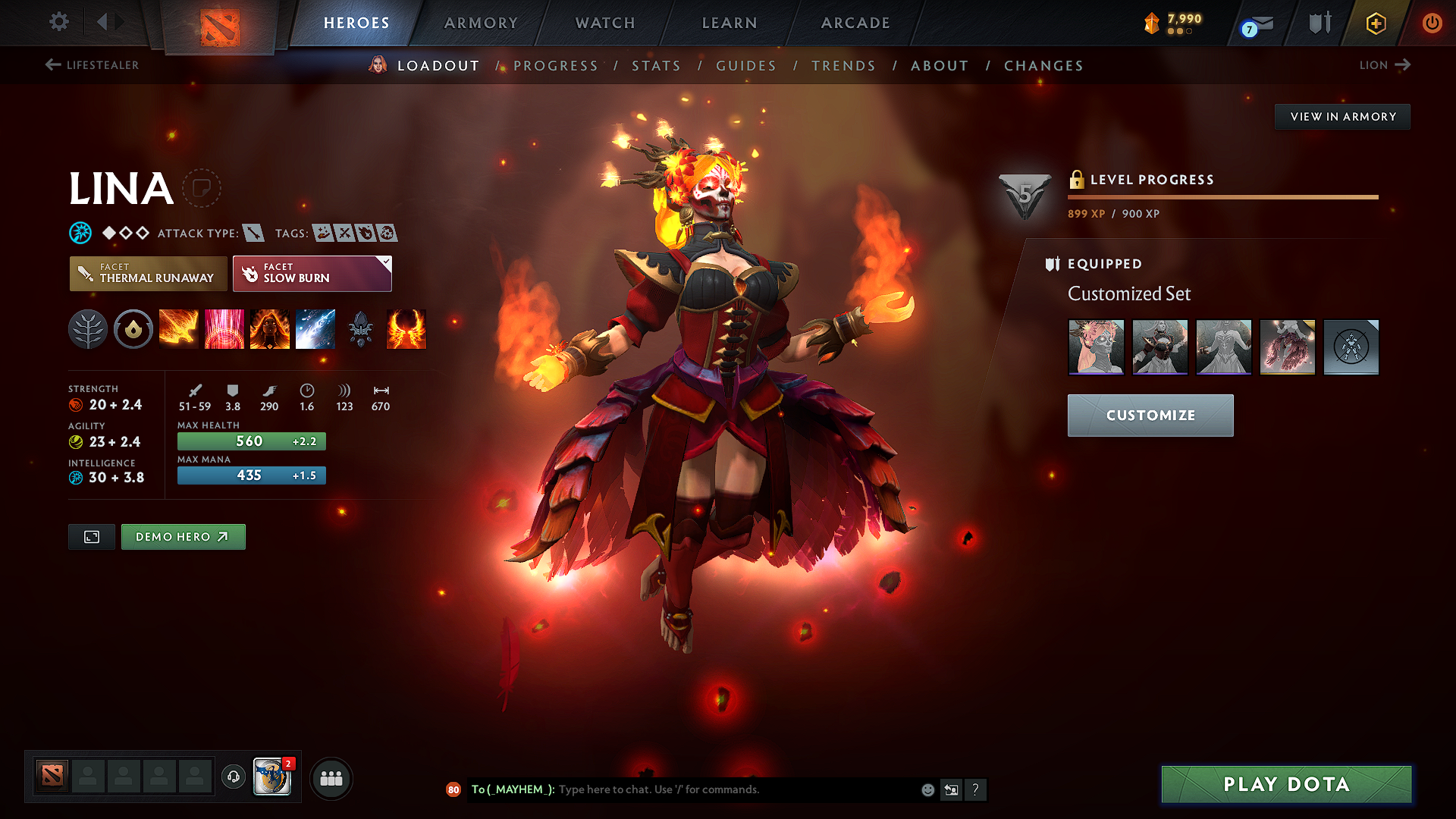Inspect the Laguna Blade ultimate icon
Image resolution: width=1456 pixels, height=819 pixels.
tap(315, 329)
